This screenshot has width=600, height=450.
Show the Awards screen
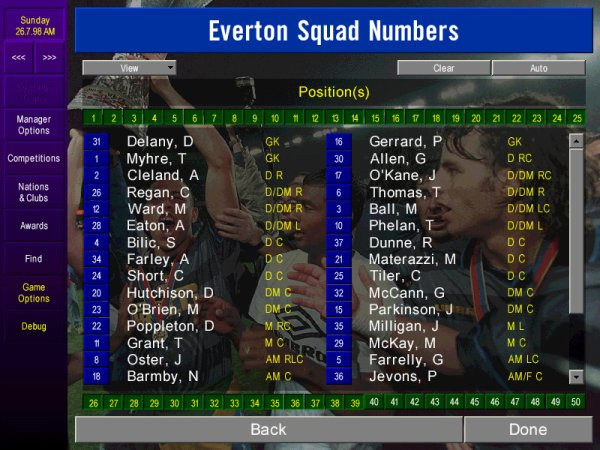click(x=33, y=225)
